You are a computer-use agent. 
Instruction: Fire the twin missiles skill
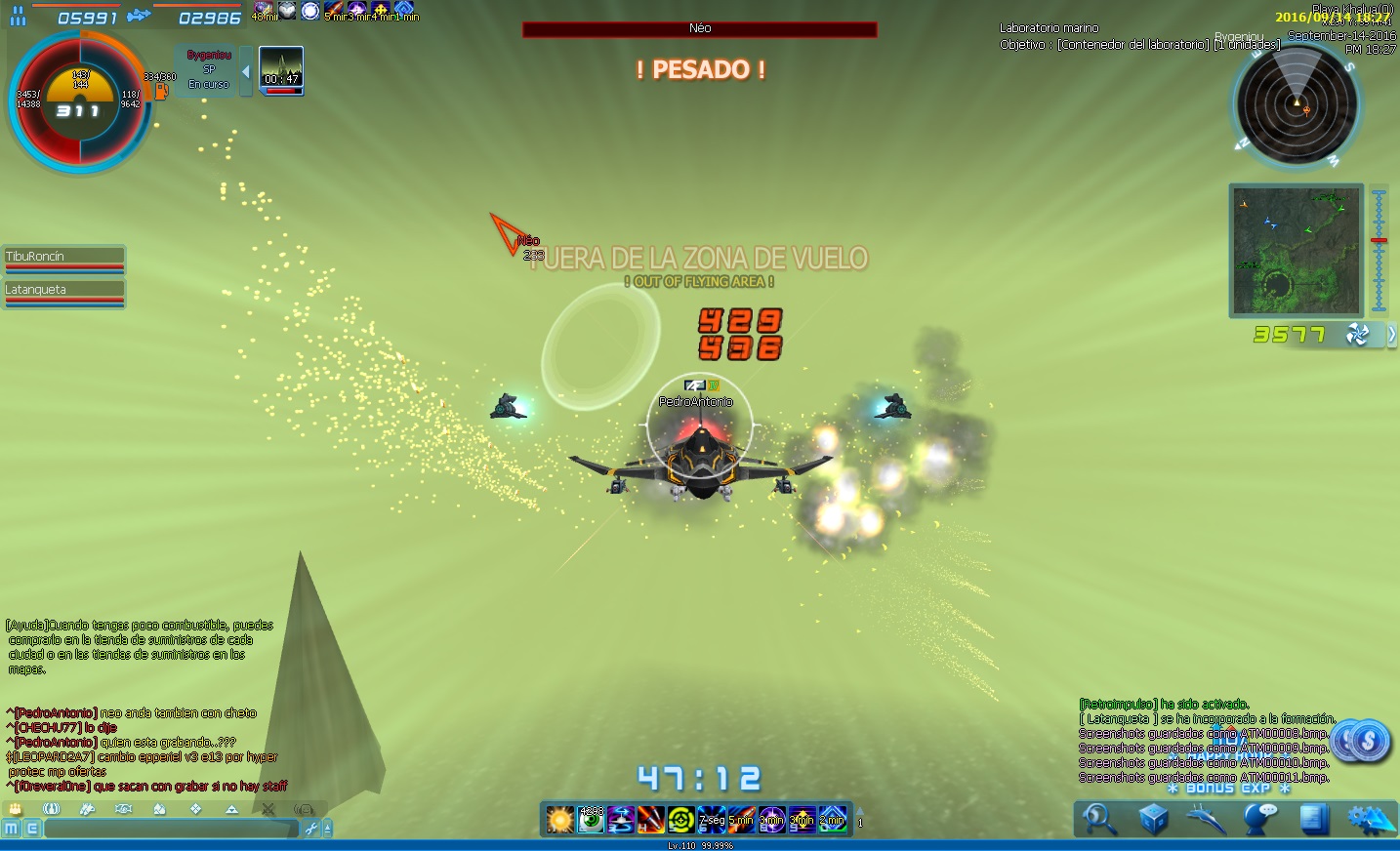pyautogui.click(x=651, y=820)
